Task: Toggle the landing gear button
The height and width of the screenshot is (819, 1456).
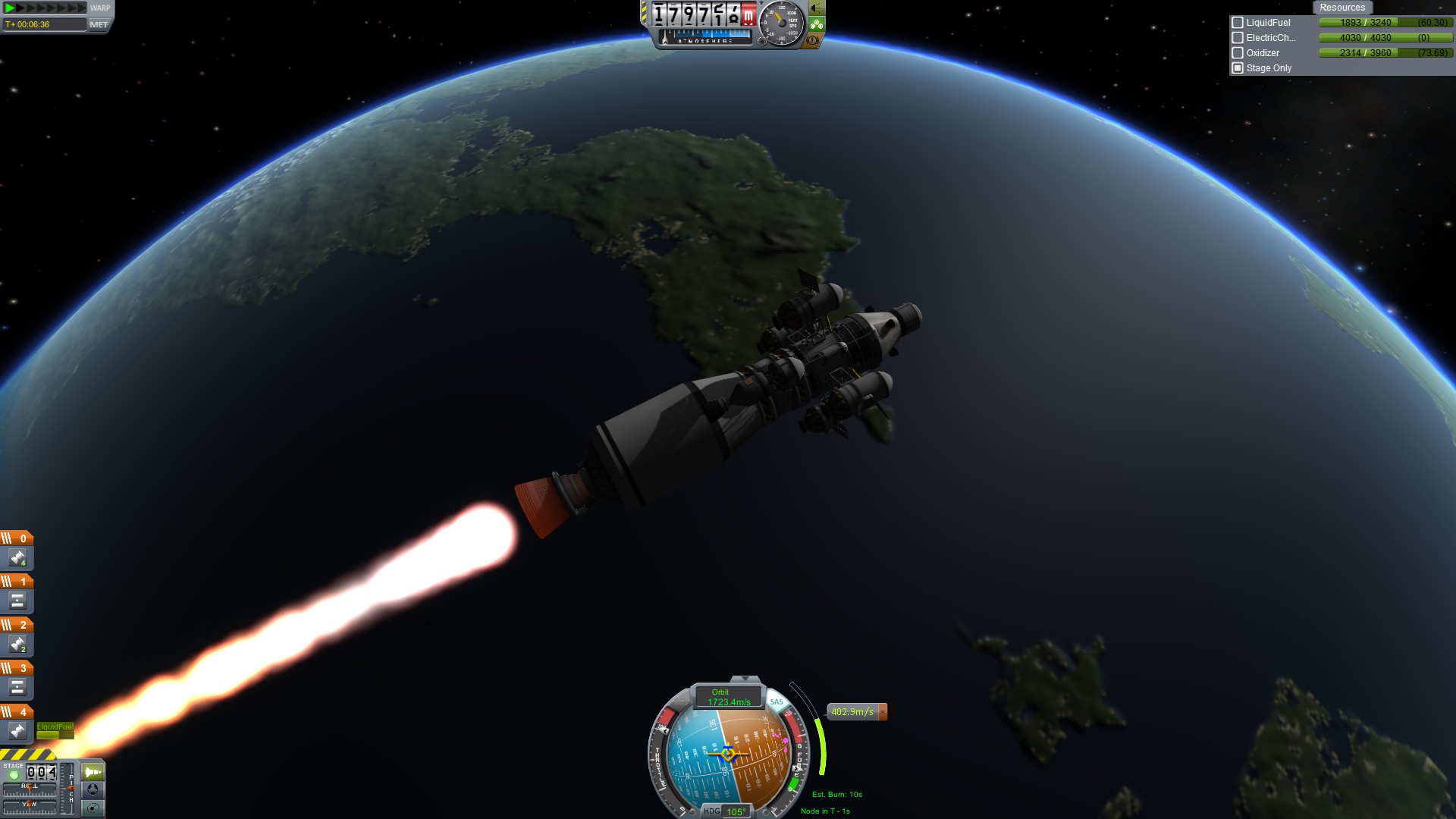Action: coord(817,24)
